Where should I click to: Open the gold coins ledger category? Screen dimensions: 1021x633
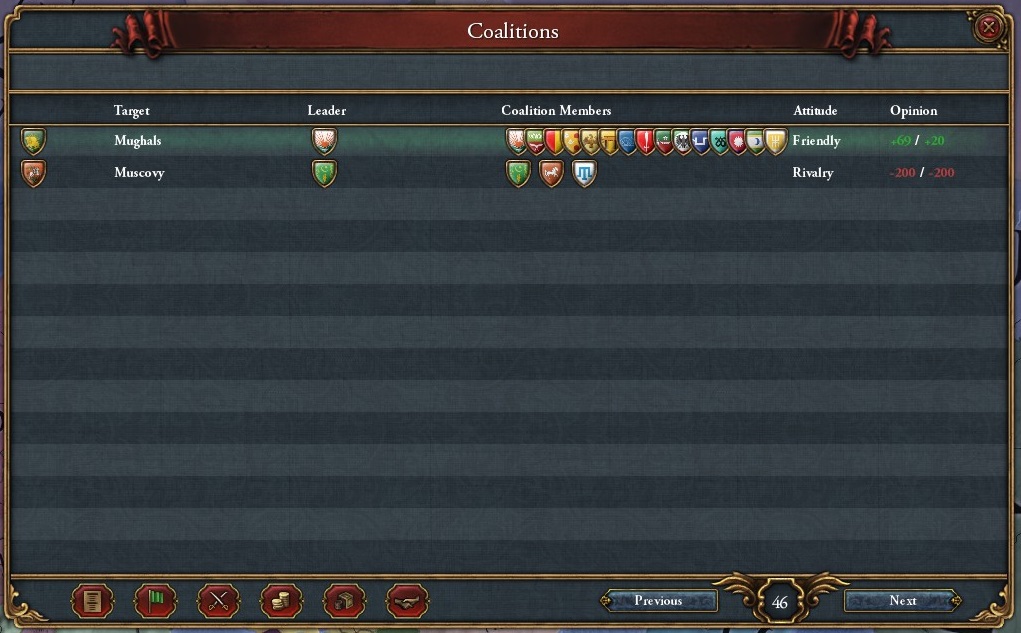click(281, 601)
